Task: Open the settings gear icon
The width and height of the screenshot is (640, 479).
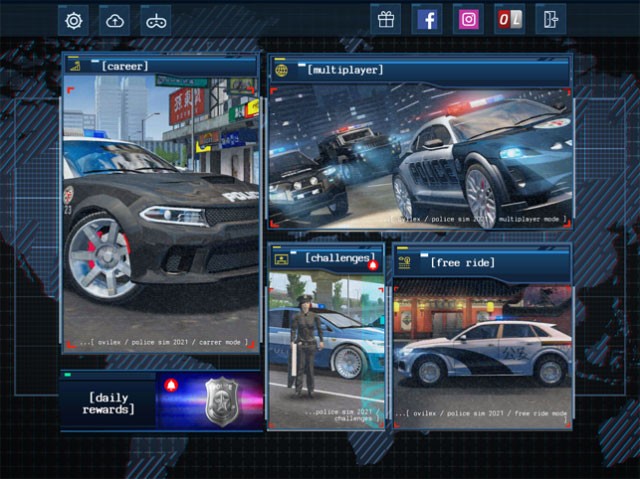Action: tap(73, 20)
